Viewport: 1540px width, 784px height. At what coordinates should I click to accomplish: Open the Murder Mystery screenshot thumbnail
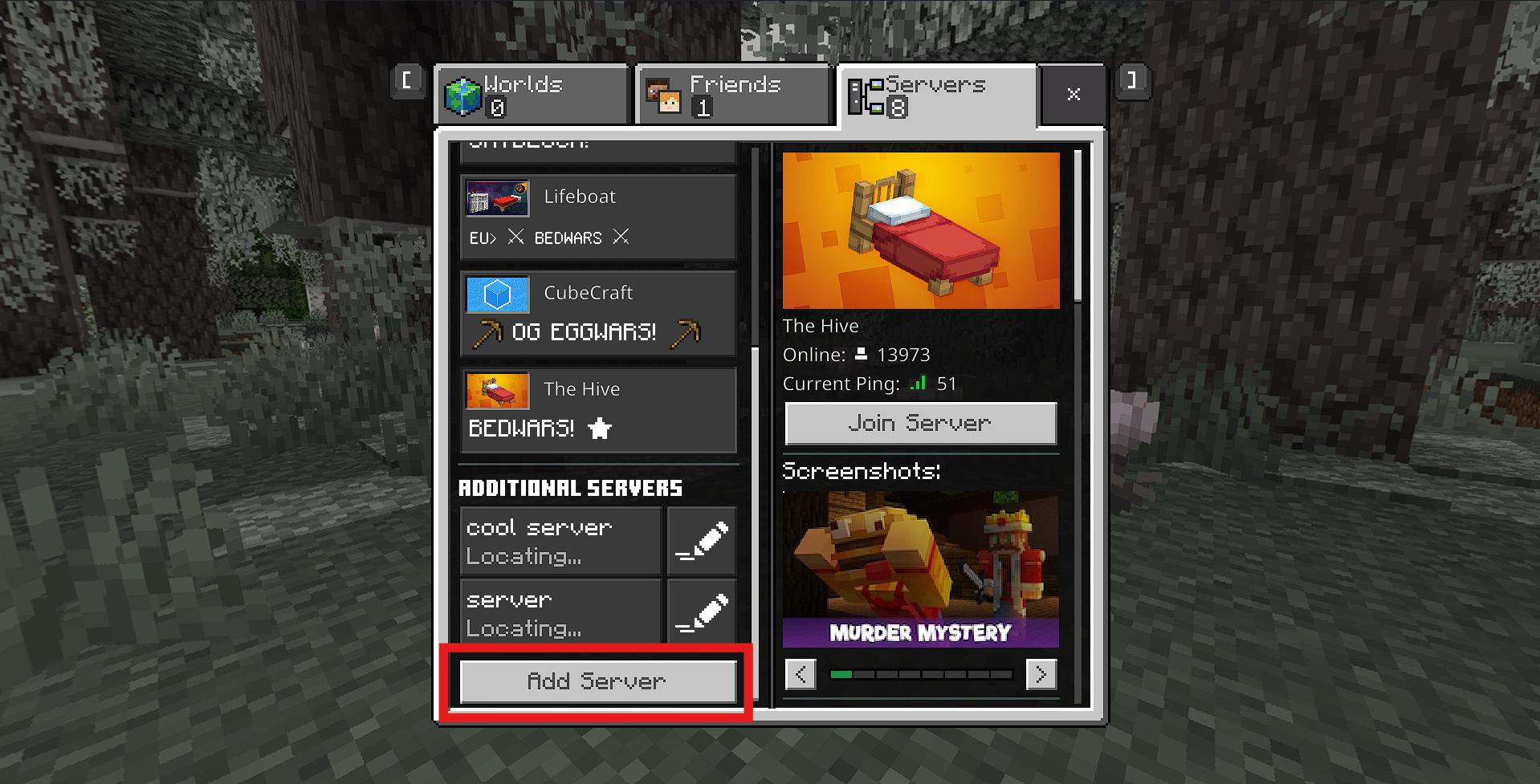920,570
